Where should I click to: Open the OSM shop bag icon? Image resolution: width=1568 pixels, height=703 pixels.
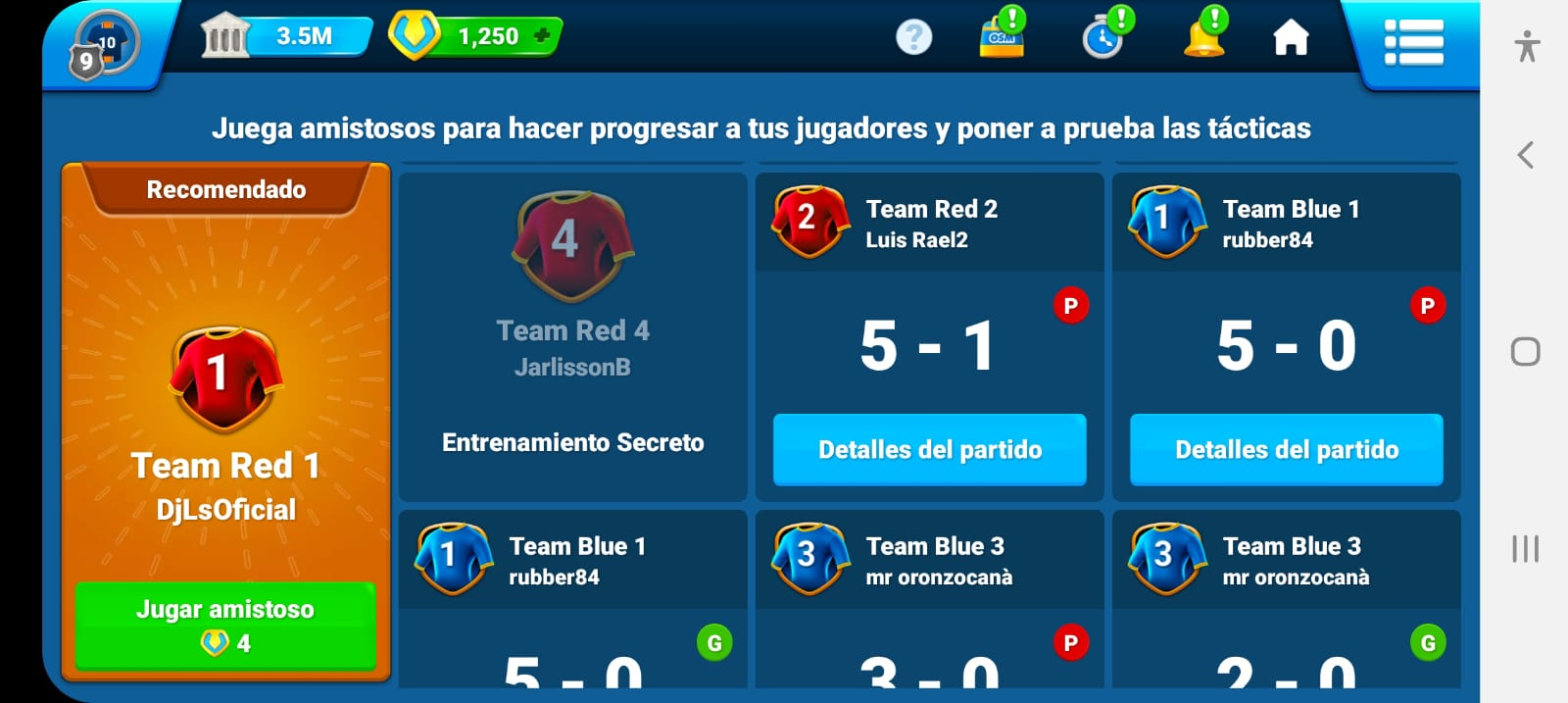click(x=1002, y=37)
